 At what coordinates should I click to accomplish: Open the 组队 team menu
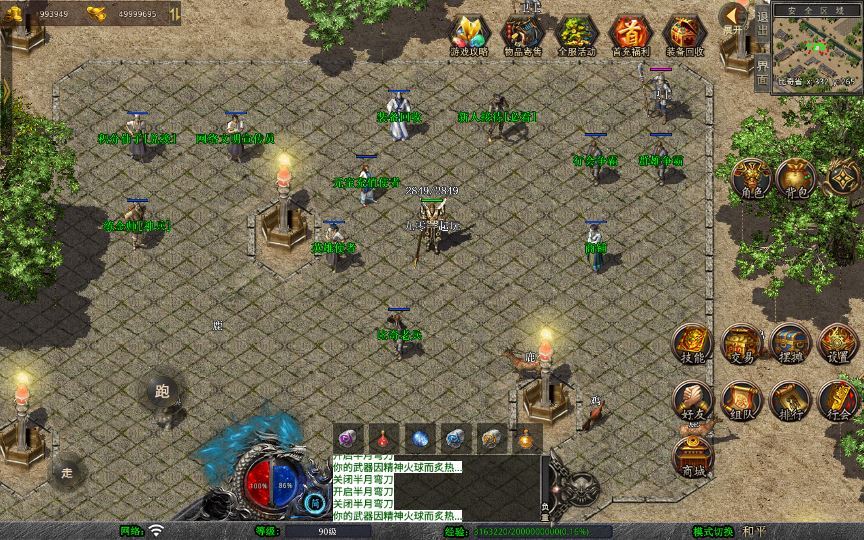click(741, 399)
